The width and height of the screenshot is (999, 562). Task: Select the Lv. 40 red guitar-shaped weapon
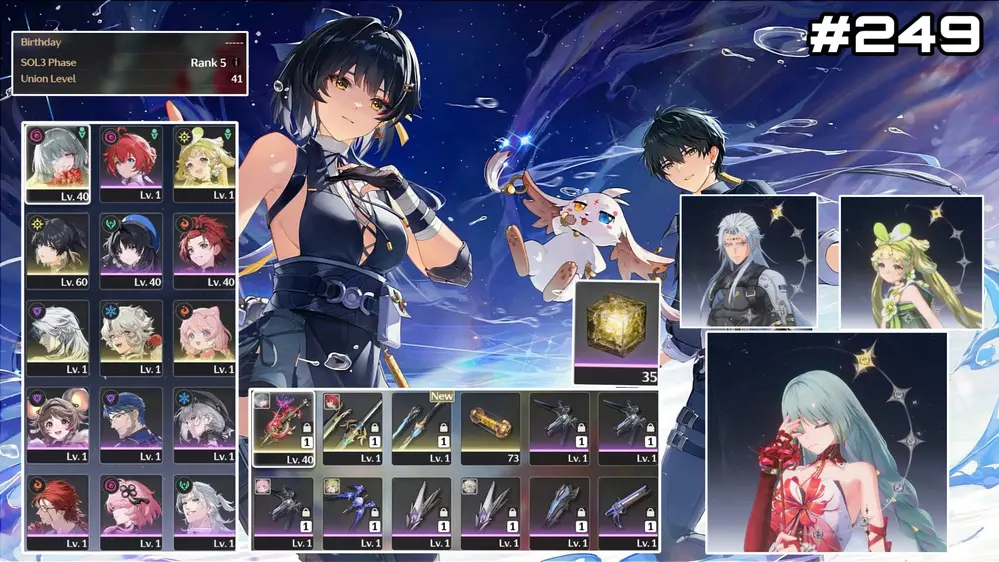(x=283, y=428)
